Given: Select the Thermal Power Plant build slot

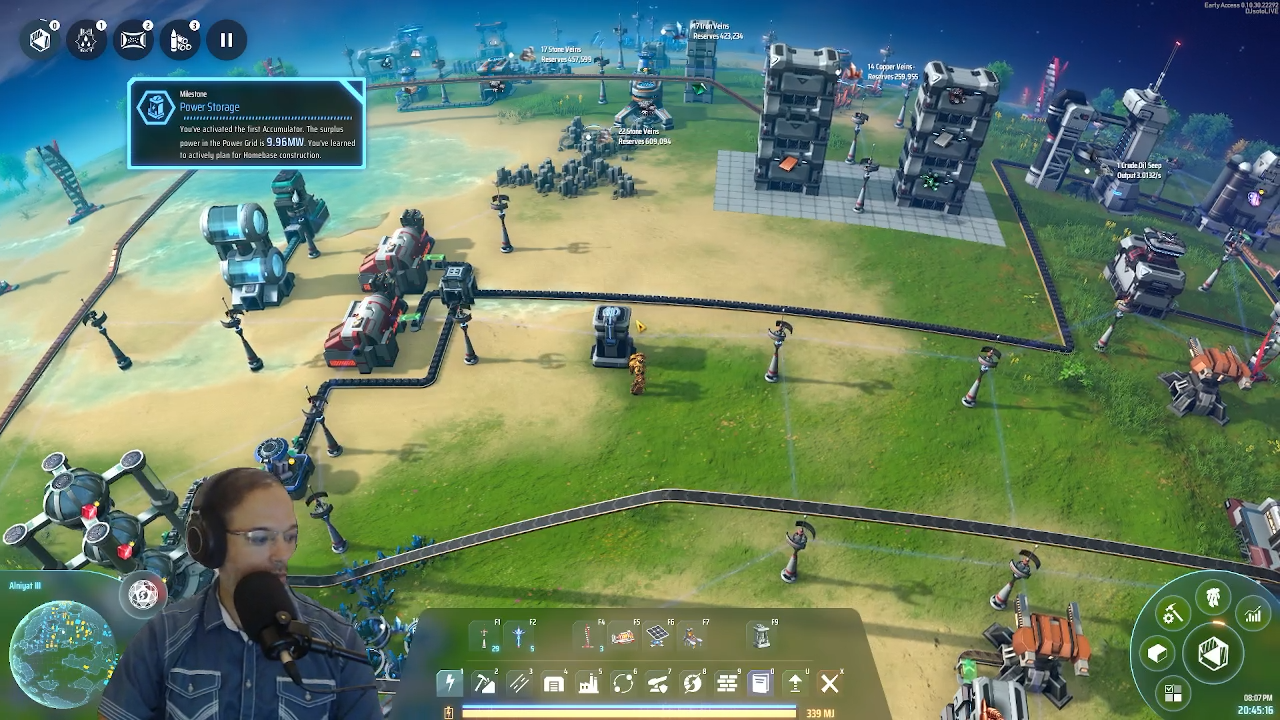Looking at the screenshot, I should (623, 636).
